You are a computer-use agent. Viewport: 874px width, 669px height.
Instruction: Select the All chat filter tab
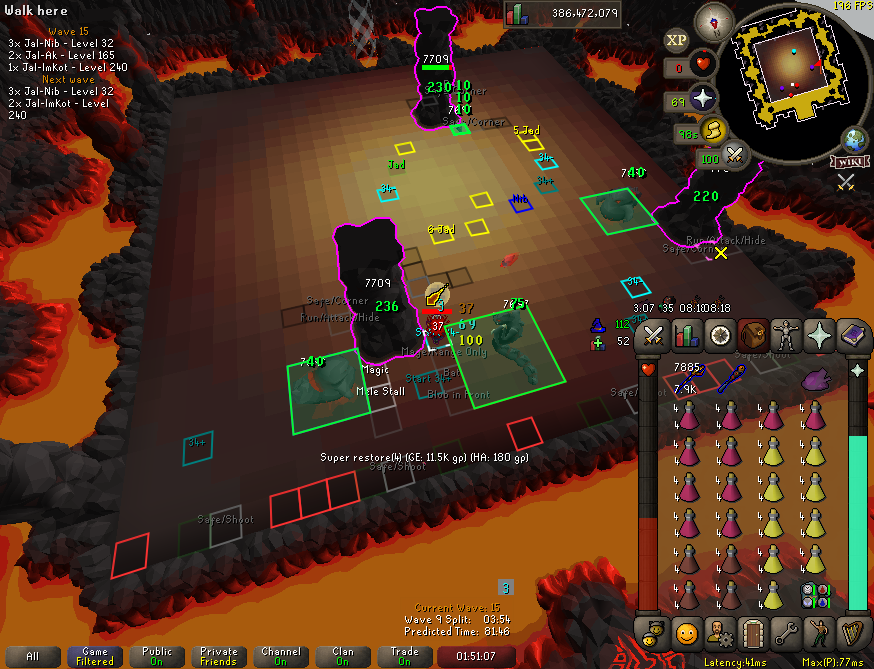tap(33, 656)
